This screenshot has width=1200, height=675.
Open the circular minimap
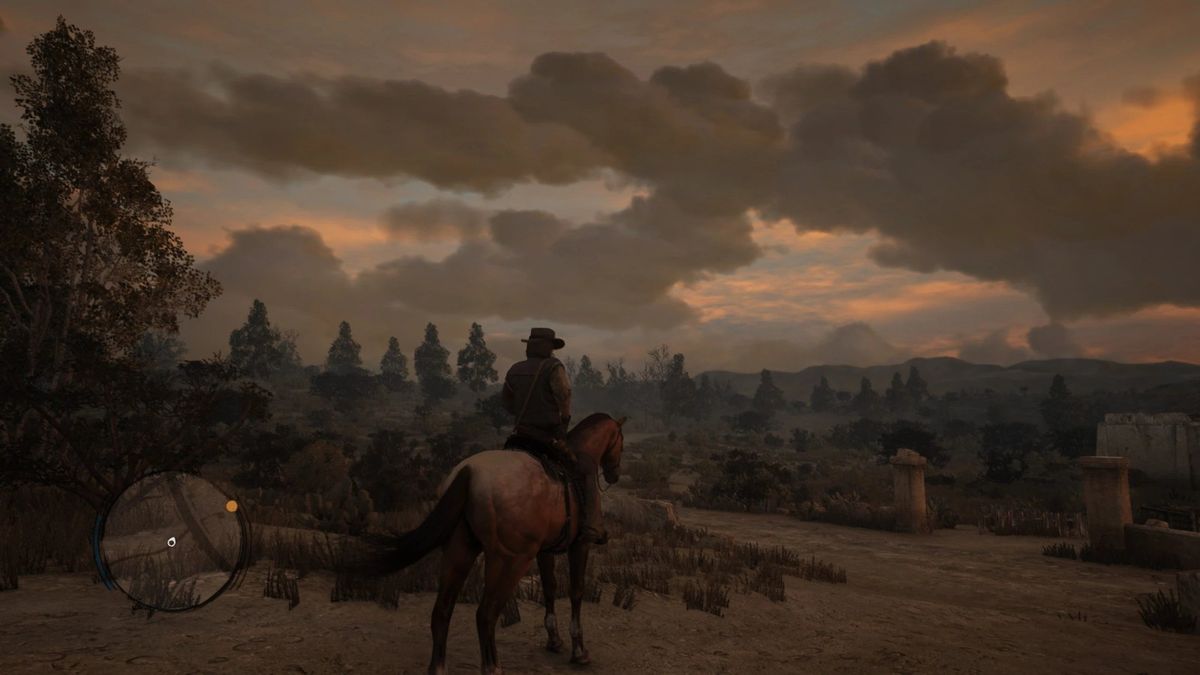pyautogui.click(x=172, y=541)
